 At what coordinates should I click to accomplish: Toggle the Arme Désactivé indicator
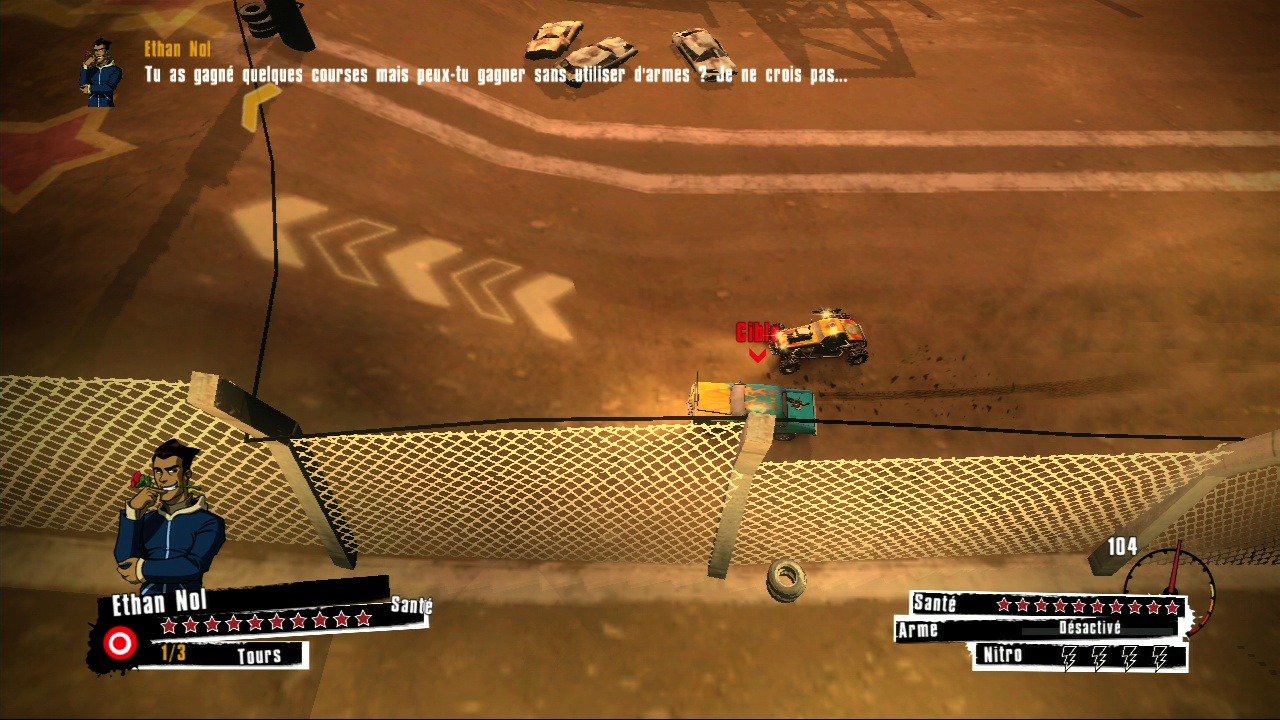(x=1090, y=628)
